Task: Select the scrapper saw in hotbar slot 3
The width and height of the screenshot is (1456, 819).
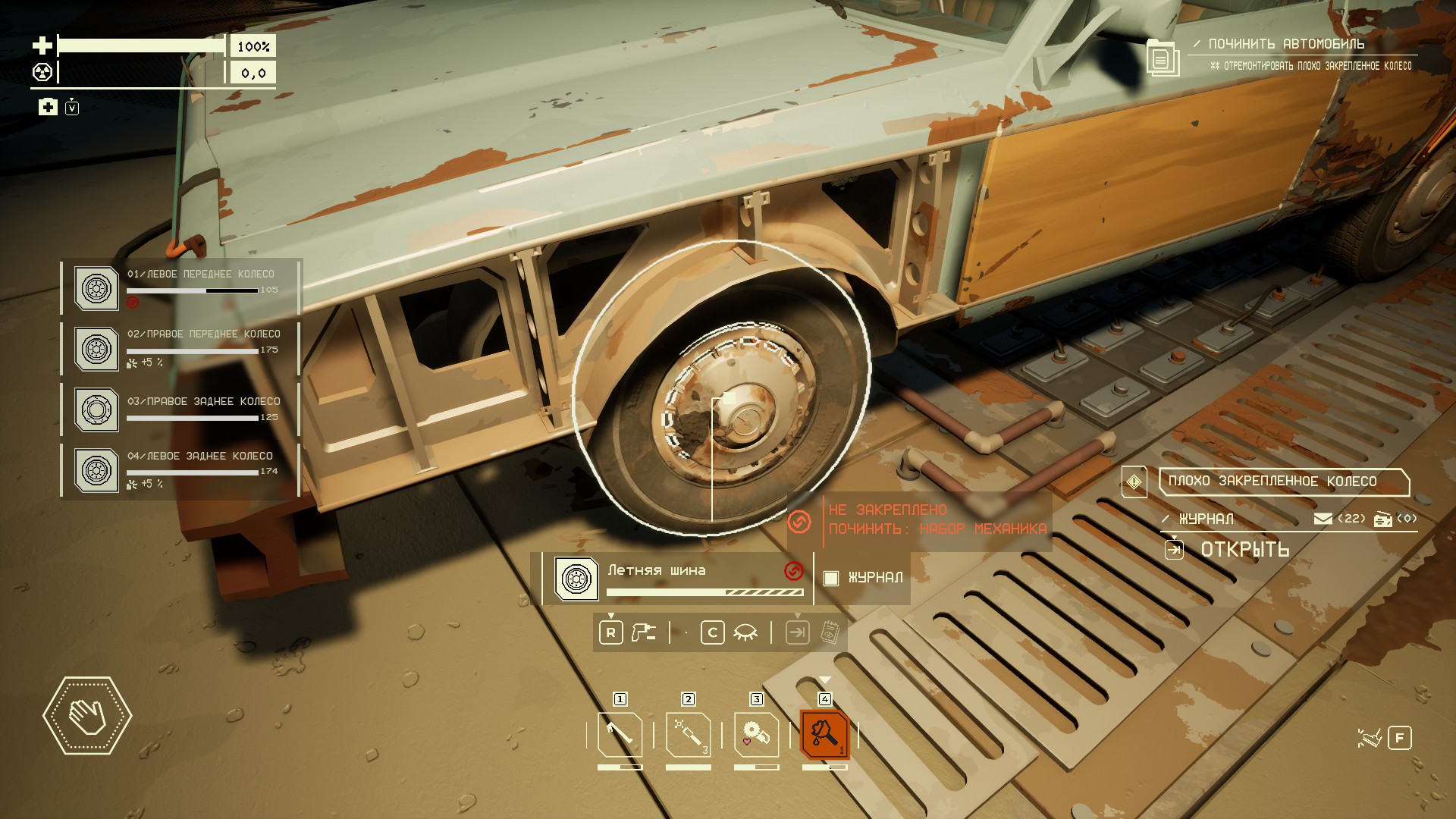Action: point(756,735)
